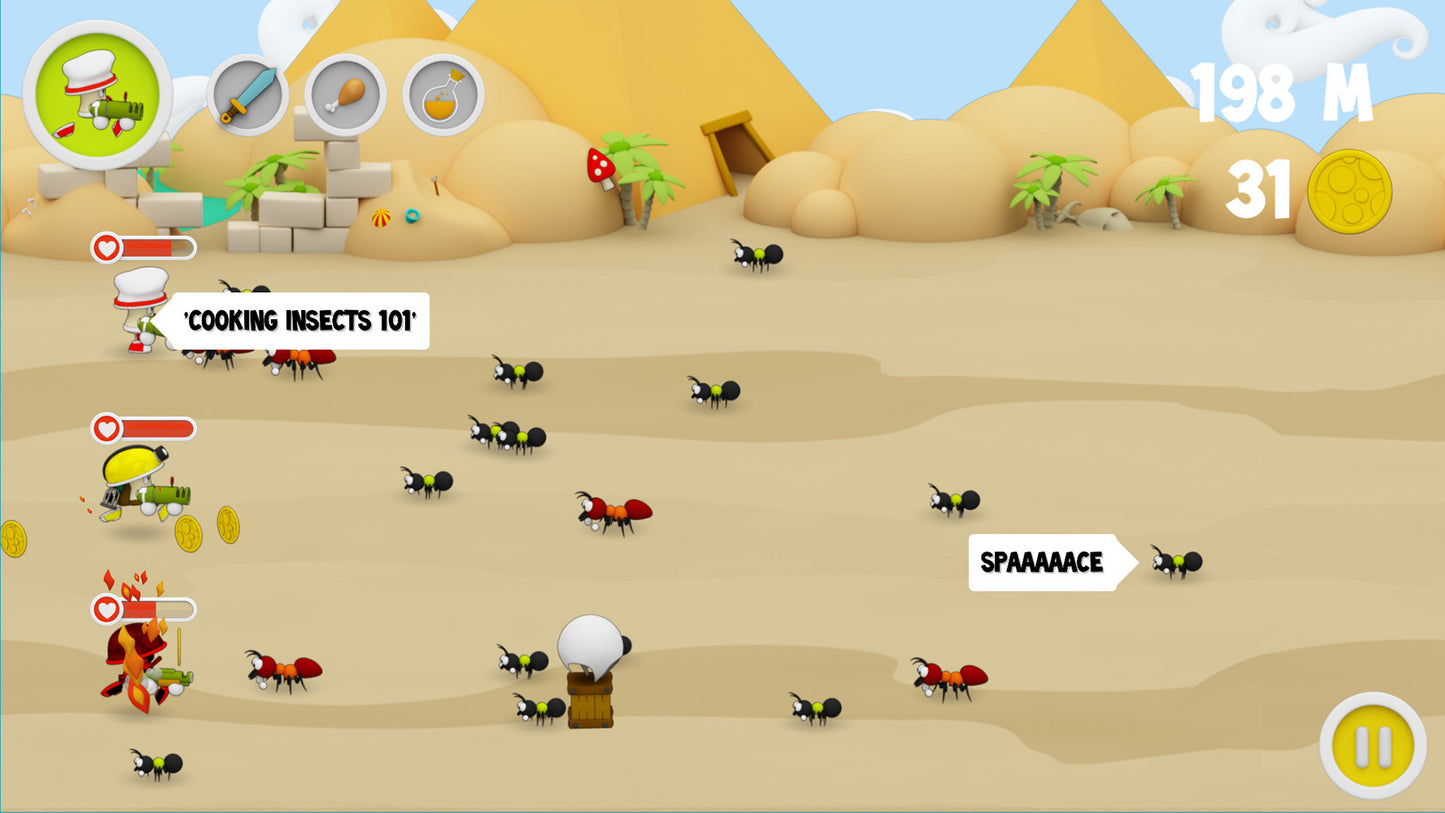Click the black ant saying SPAAAAACE
Viewport: 1445px width, 813px height.
[1177, 562]
